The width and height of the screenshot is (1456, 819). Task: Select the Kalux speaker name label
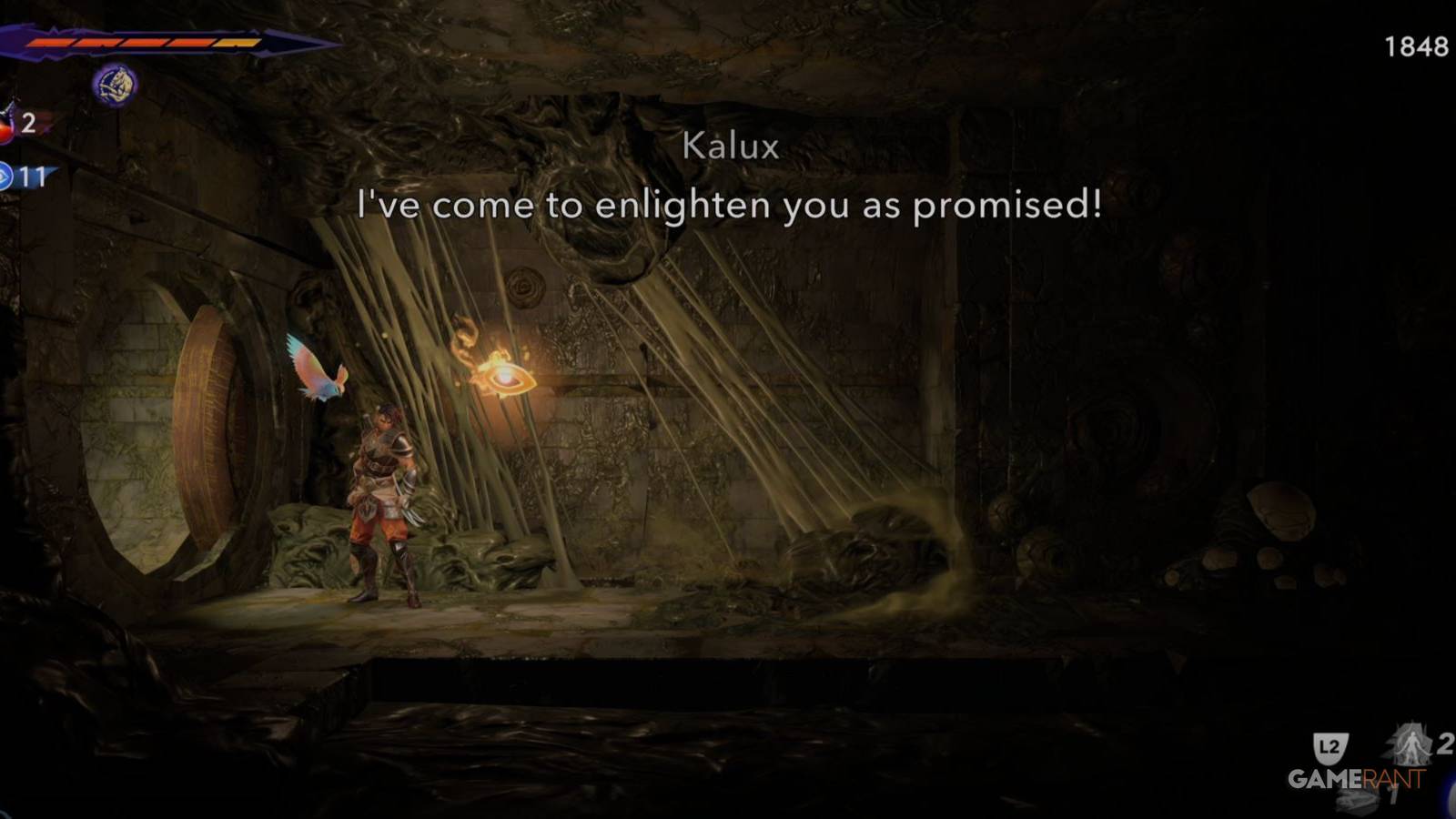point(729,147)
